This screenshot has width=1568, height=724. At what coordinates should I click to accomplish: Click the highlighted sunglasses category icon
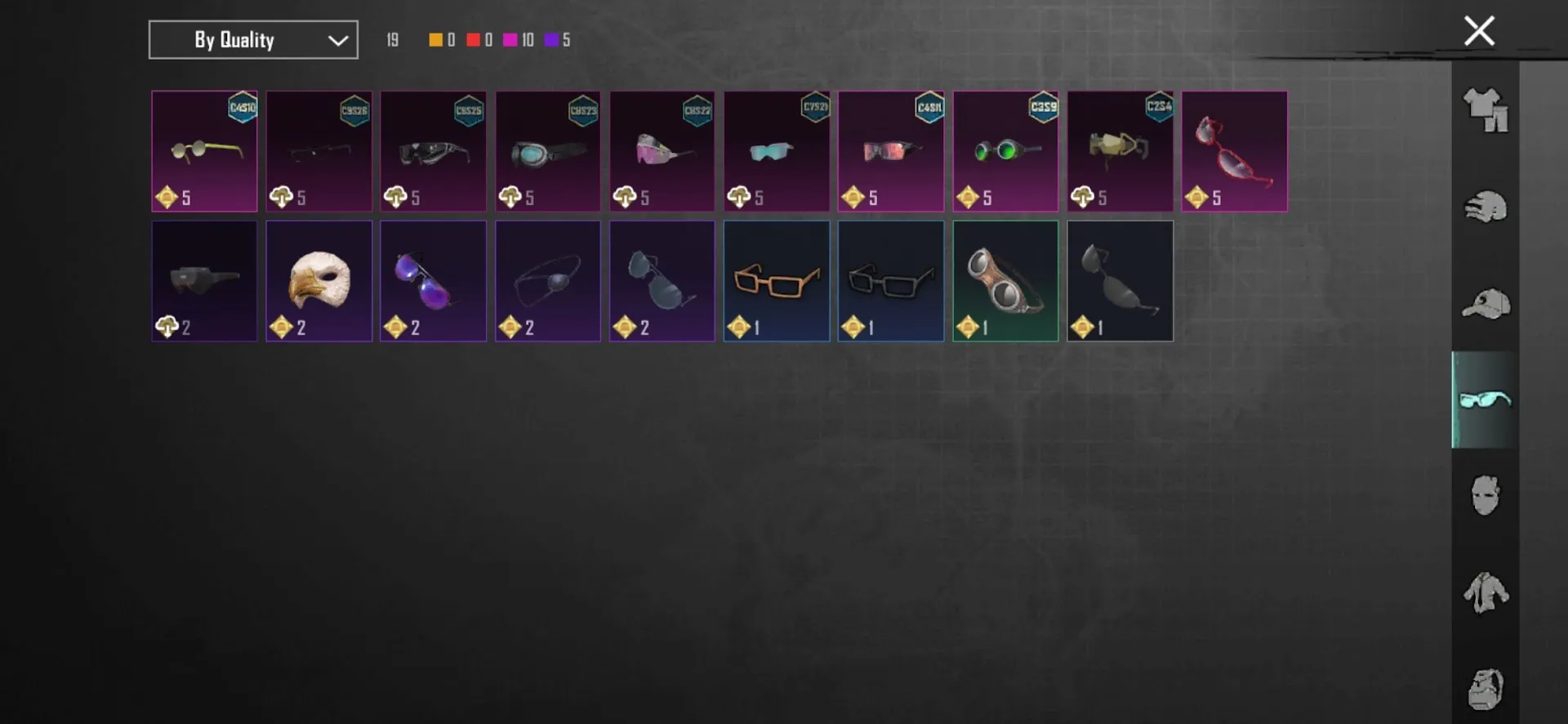point(1486,399)
